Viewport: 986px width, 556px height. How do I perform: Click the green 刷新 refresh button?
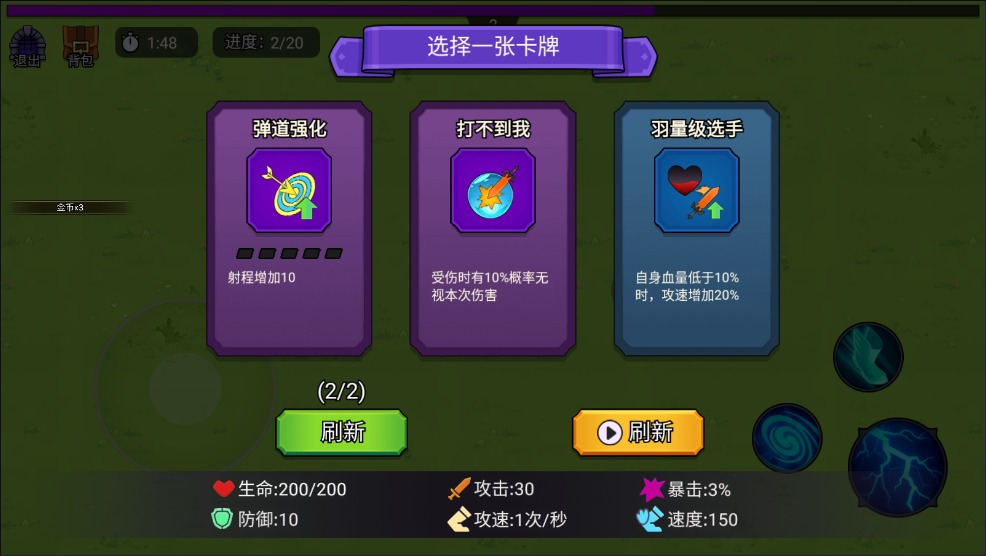[341, 432]
